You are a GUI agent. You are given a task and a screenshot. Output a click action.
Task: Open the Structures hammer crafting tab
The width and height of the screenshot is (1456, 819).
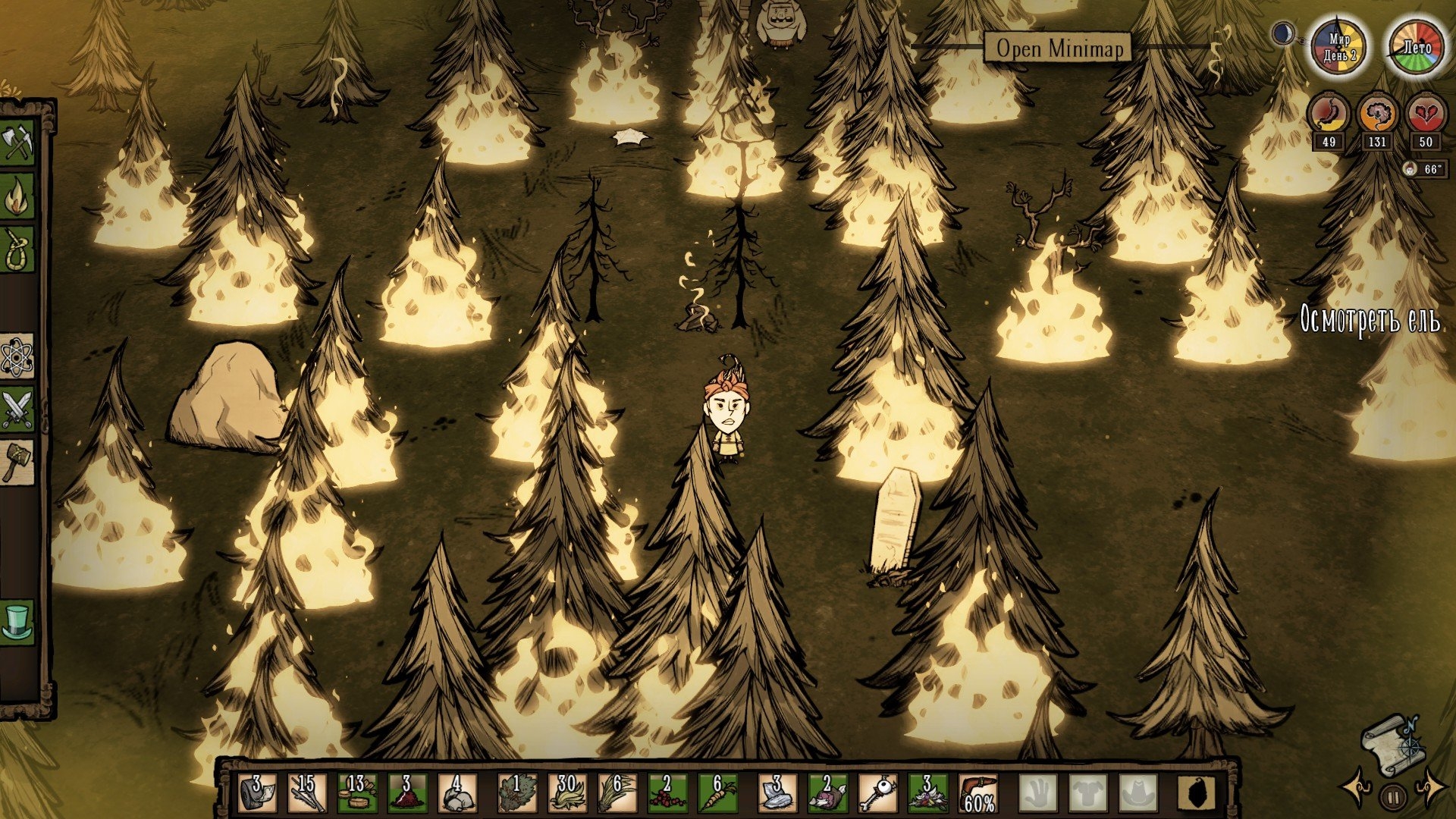click(x=17, y=461)
